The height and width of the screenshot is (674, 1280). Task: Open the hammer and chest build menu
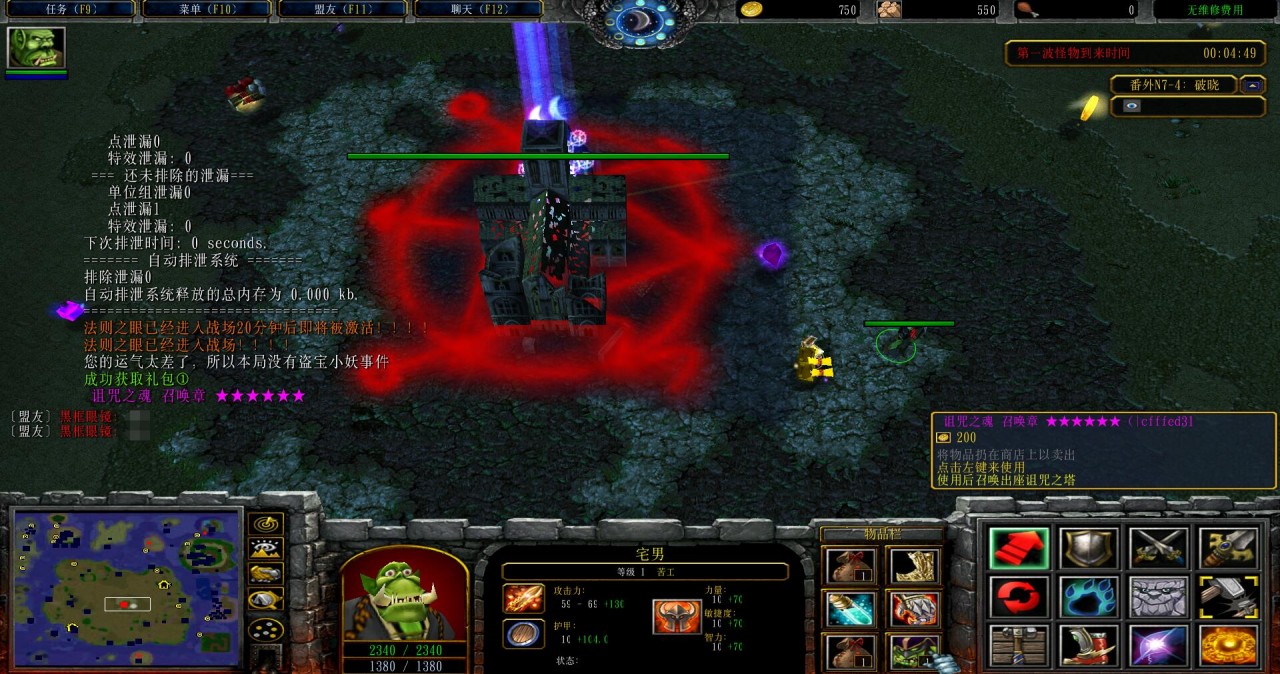tap(1019, 646)
